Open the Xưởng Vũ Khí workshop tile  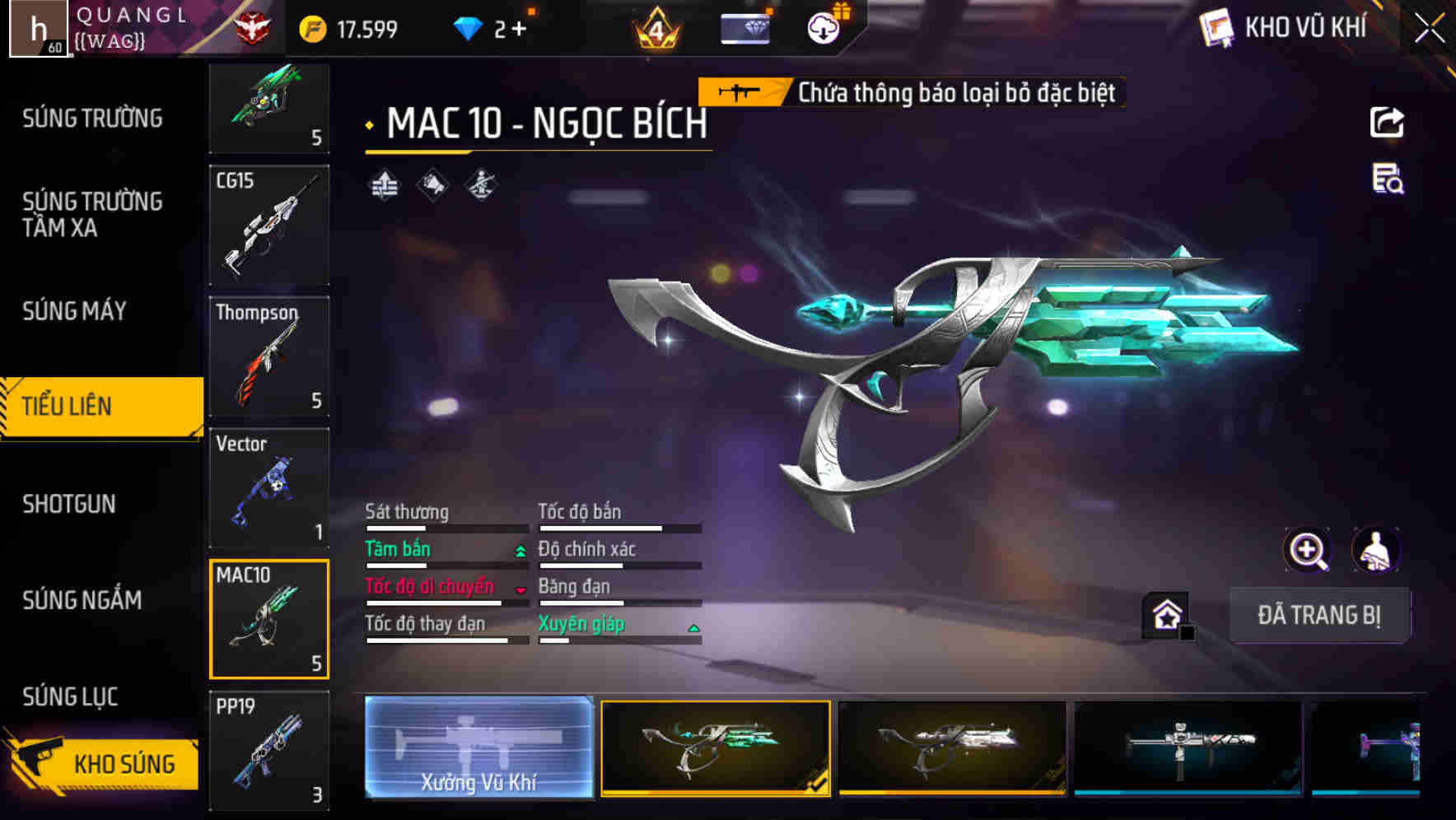click(x=478, y=748)
